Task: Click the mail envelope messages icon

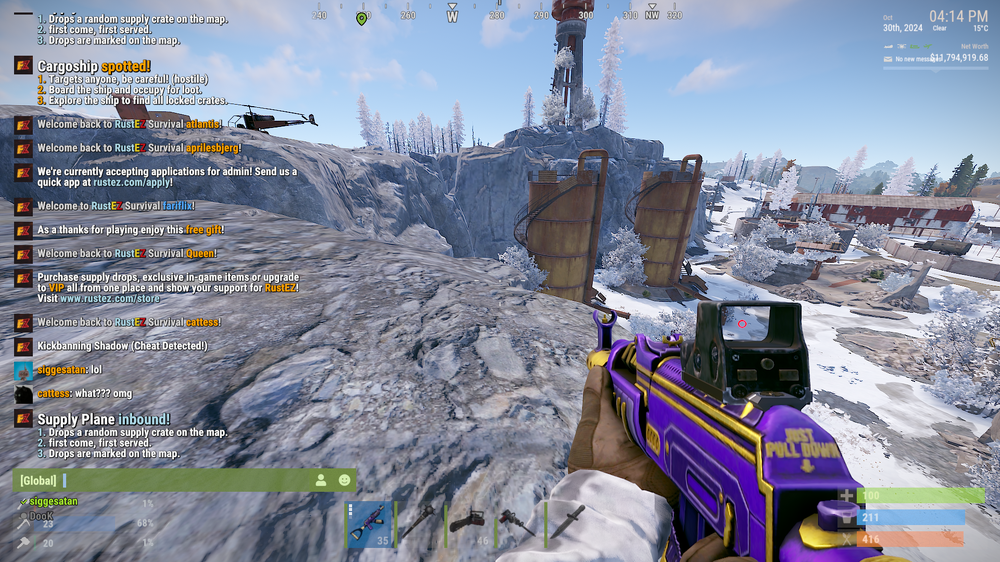Action: point(887,59)
